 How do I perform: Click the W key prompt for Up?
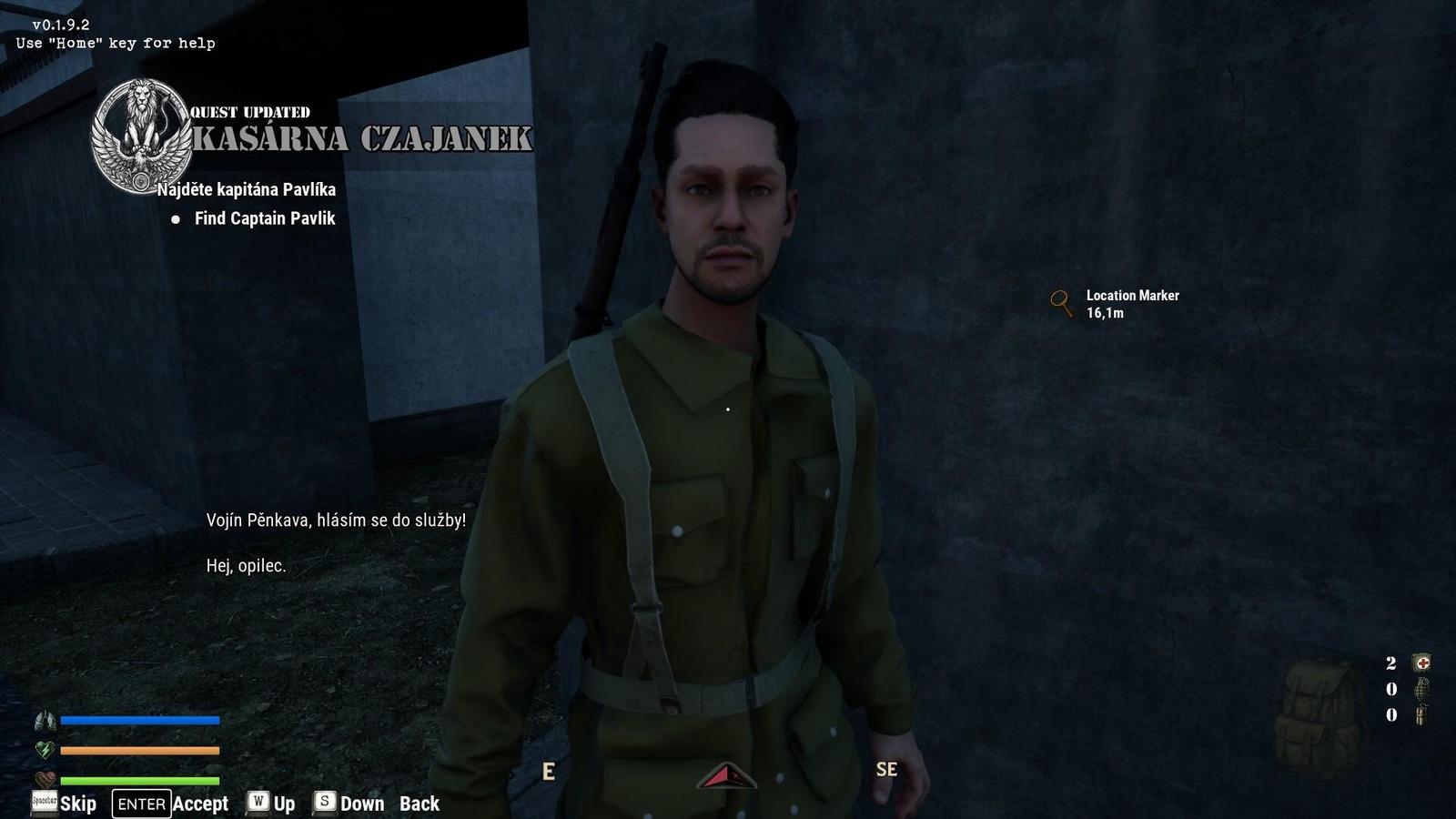point(259,804)
